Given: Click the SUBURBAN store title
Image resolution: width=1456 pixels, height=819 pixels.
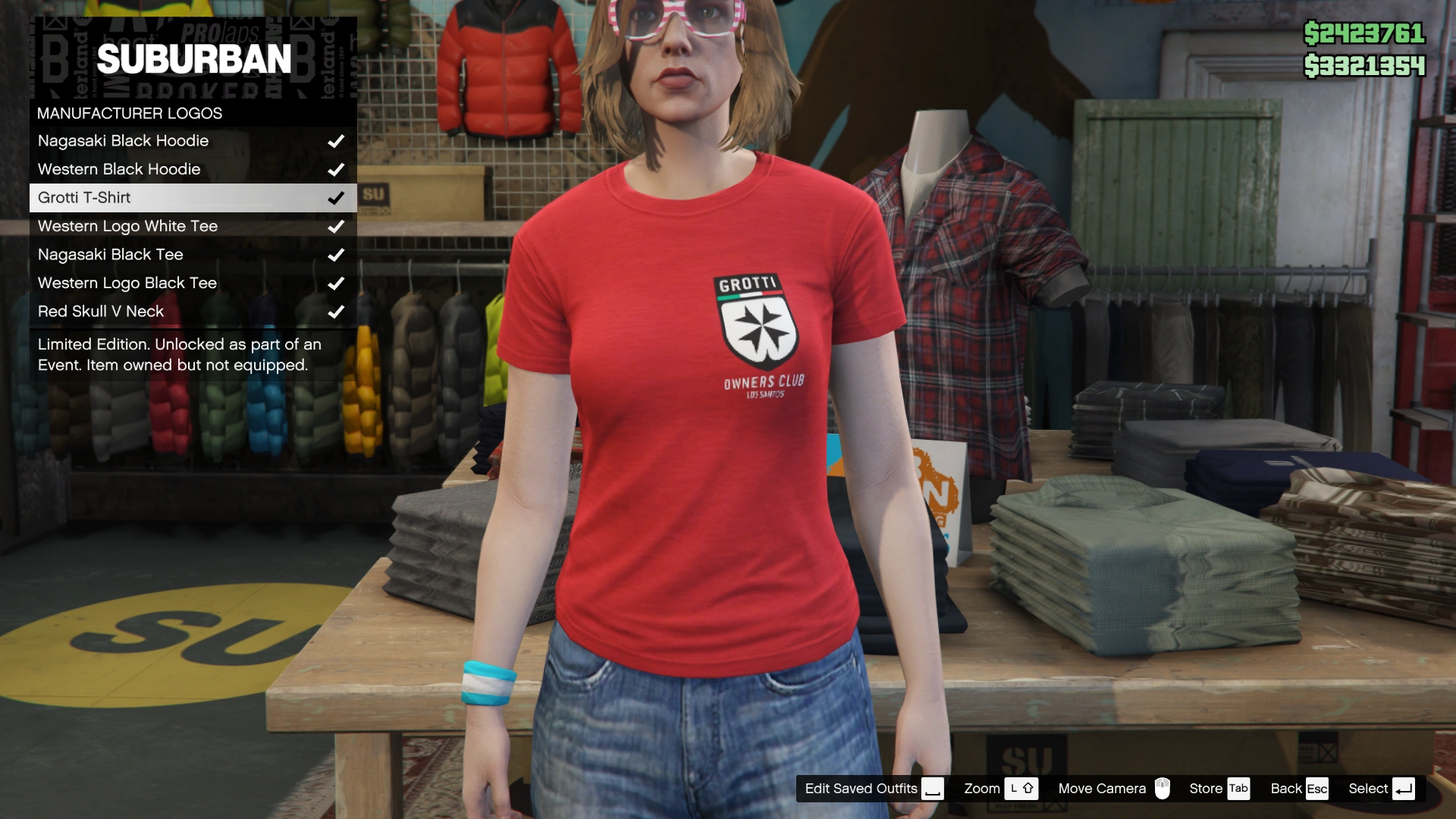Looking at the screenshot, I should point(194,58).
